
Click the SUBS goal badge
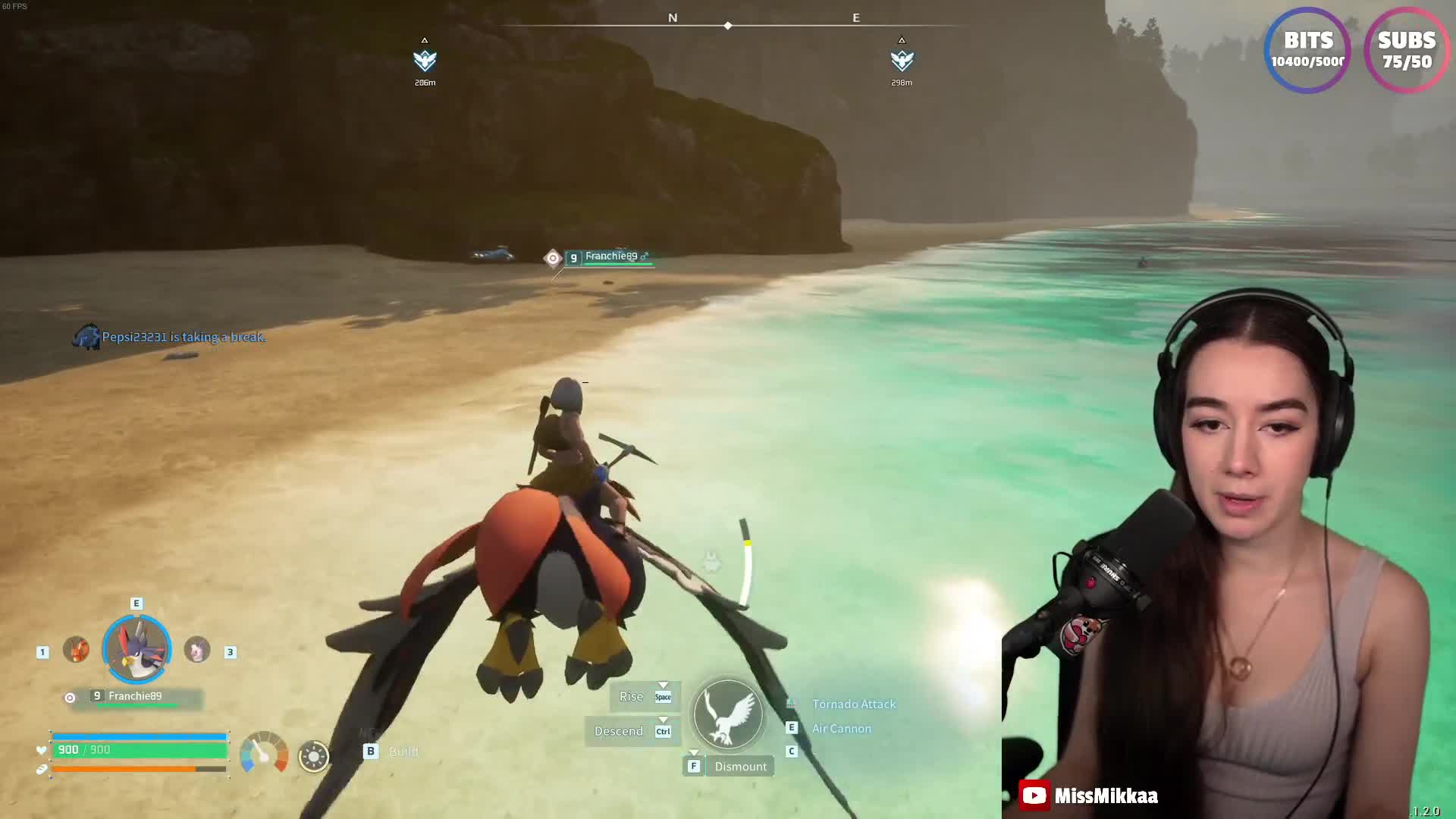[1407, 51]
